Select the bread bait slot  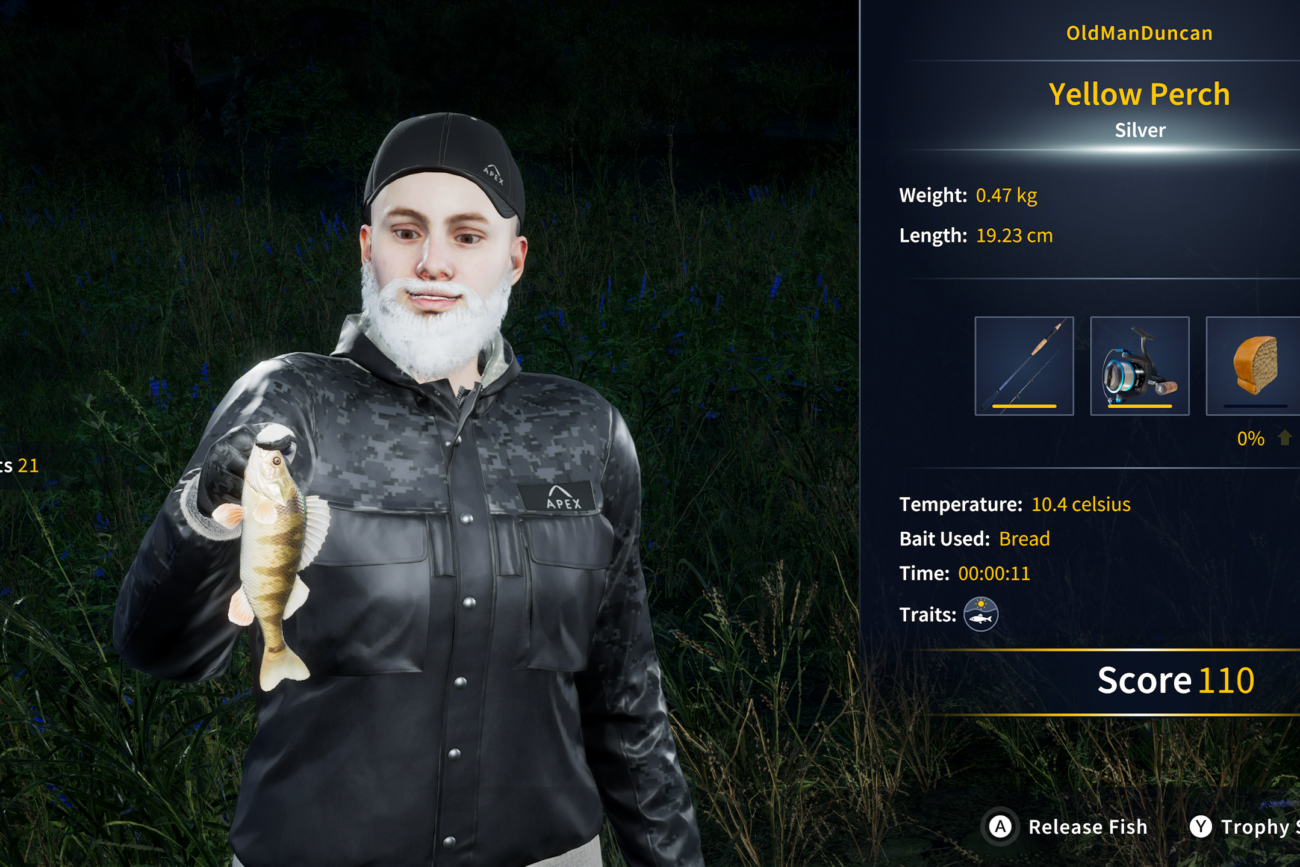[x=1253, y=366]
